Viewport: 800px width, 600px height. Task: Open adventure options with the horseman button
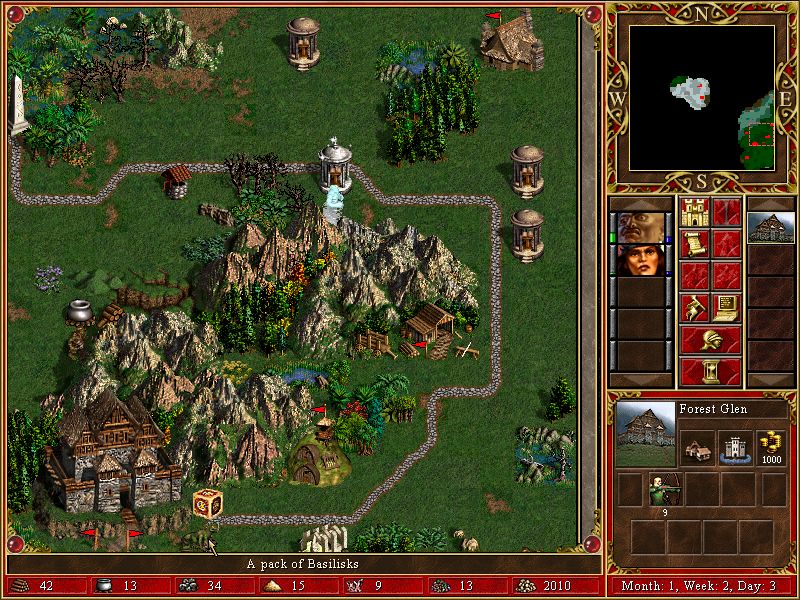(x=695, y=306)
